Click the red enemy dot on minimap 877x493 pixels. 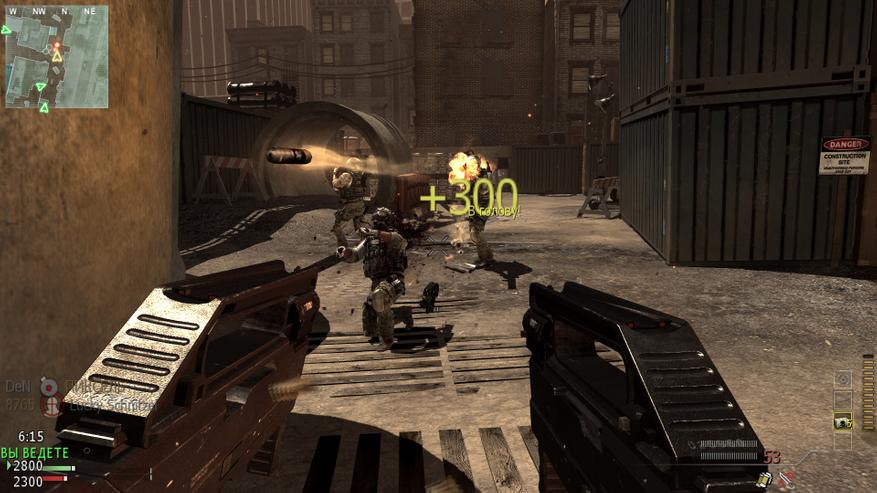[x=57, y=45]
